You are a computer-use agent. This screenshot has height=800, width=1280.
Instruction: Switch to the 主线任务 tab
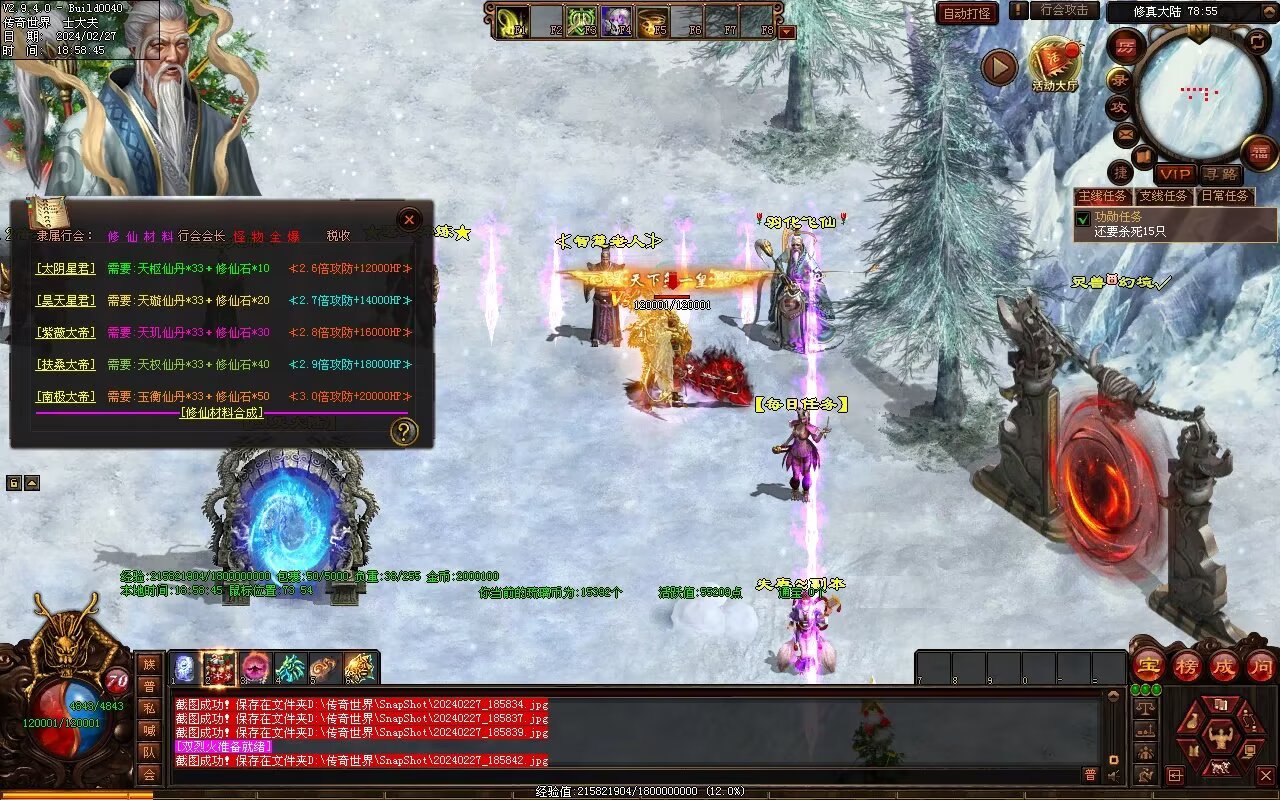click(x=1103, y=196)
